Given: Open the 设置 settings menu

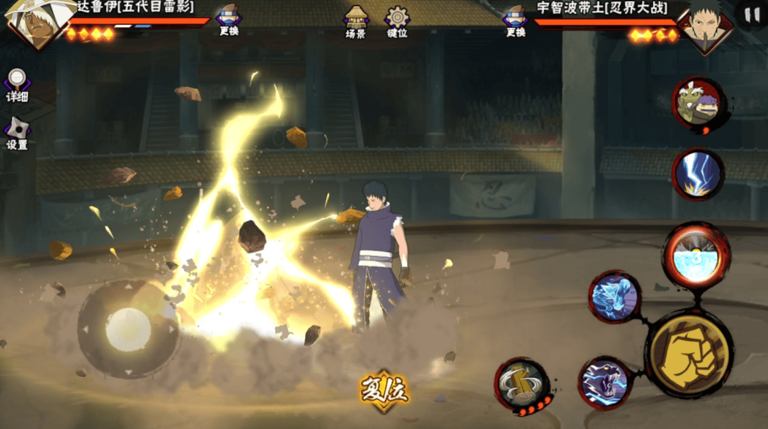Looking at the screenshot, I should (17, 132).
